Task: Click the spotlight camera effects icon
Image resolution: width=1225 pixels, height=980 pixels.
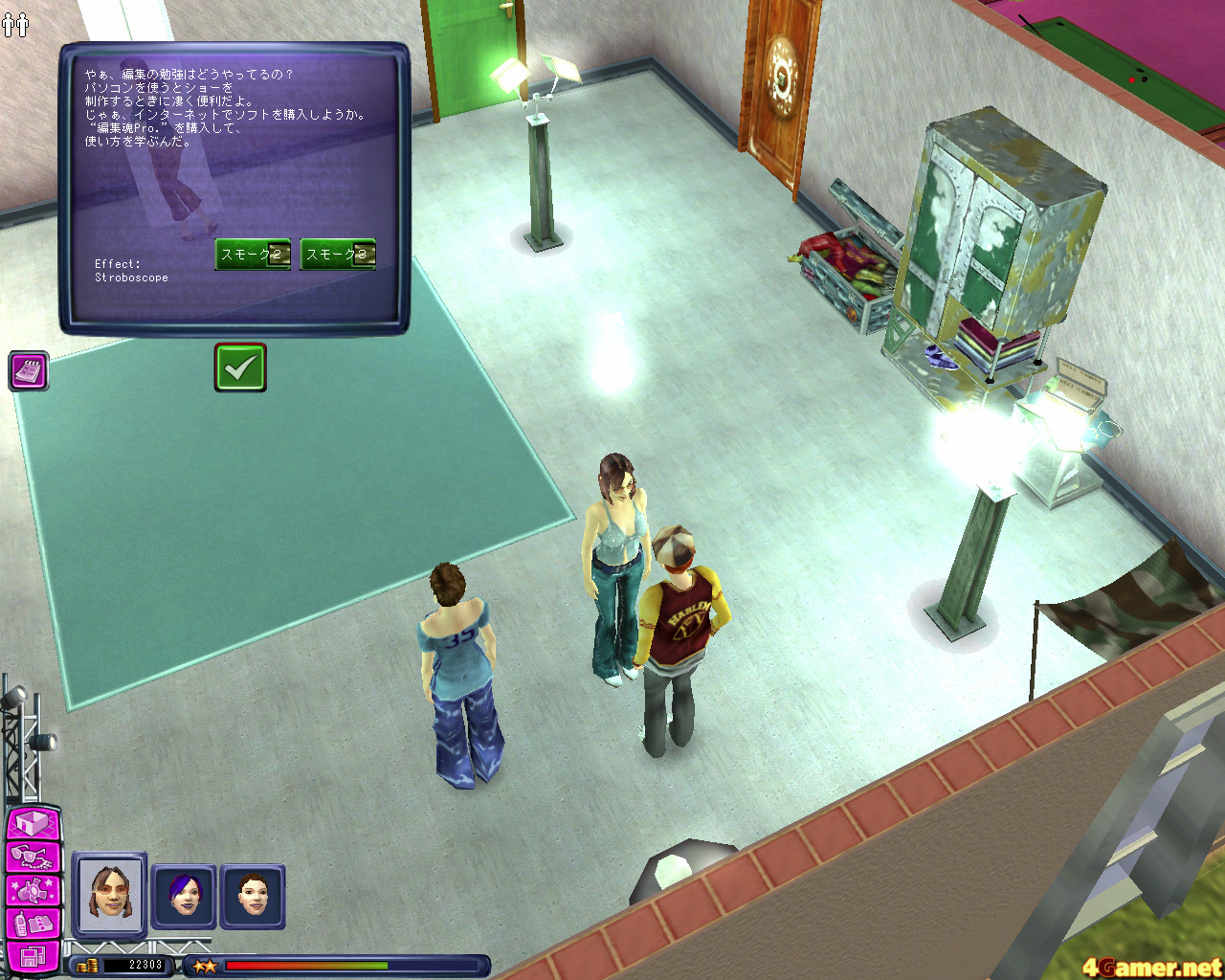Action: [x=31, y=890]
